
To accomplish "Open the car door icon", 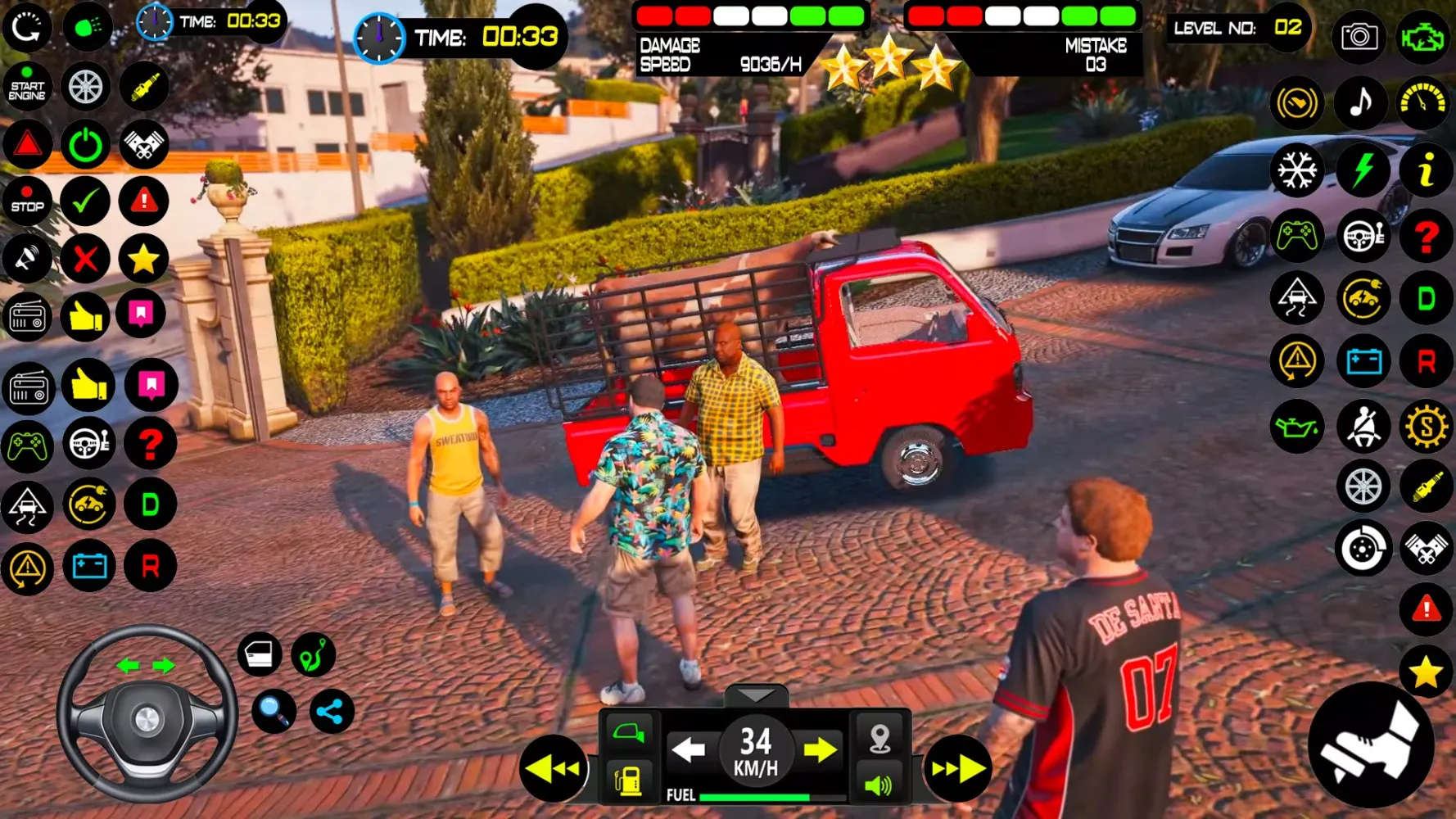I will coord(260,654).
